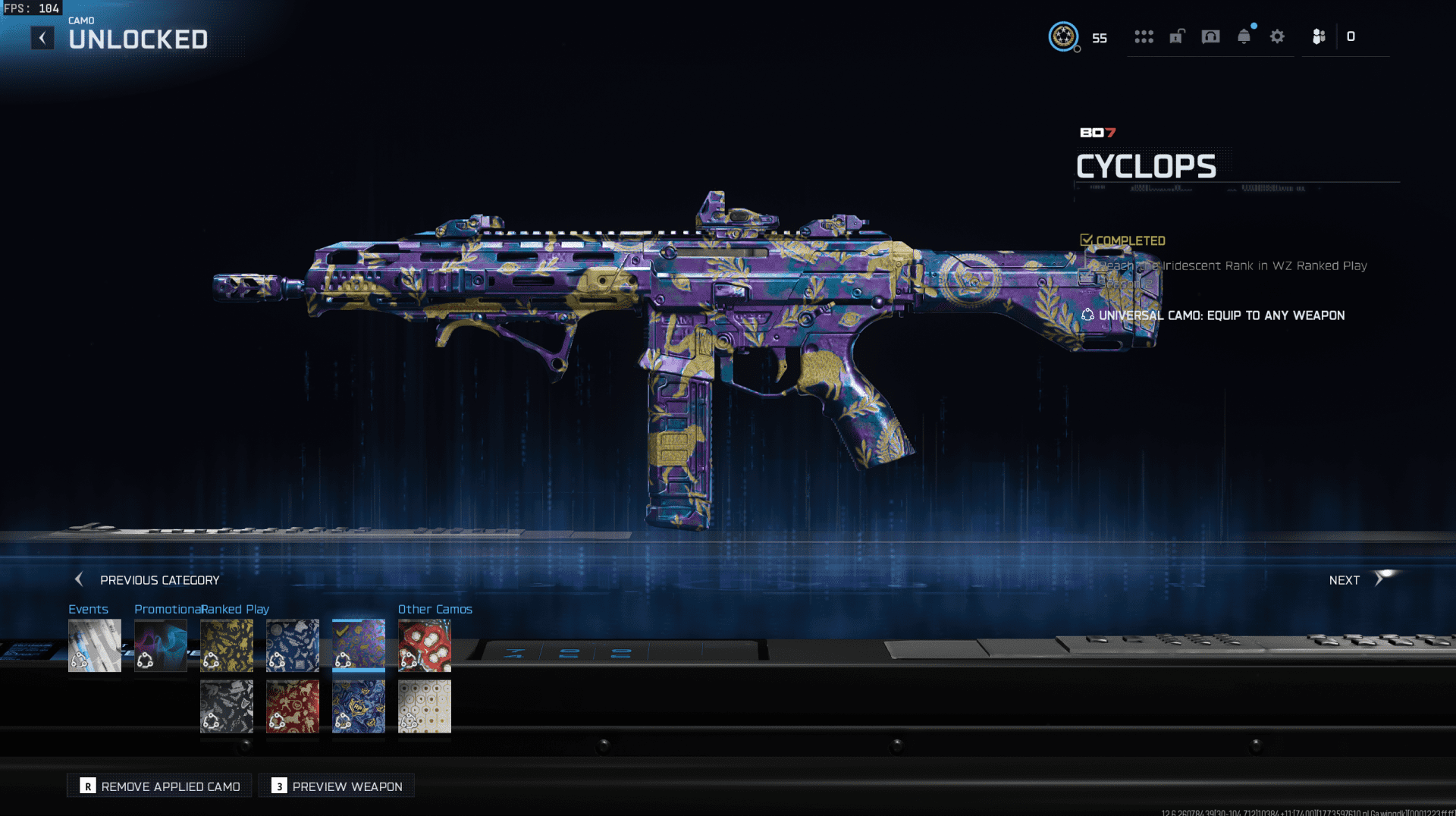
Task: Go back from the Unlocked camo screen
Action: pyautogui.click(x=42, y=38)
